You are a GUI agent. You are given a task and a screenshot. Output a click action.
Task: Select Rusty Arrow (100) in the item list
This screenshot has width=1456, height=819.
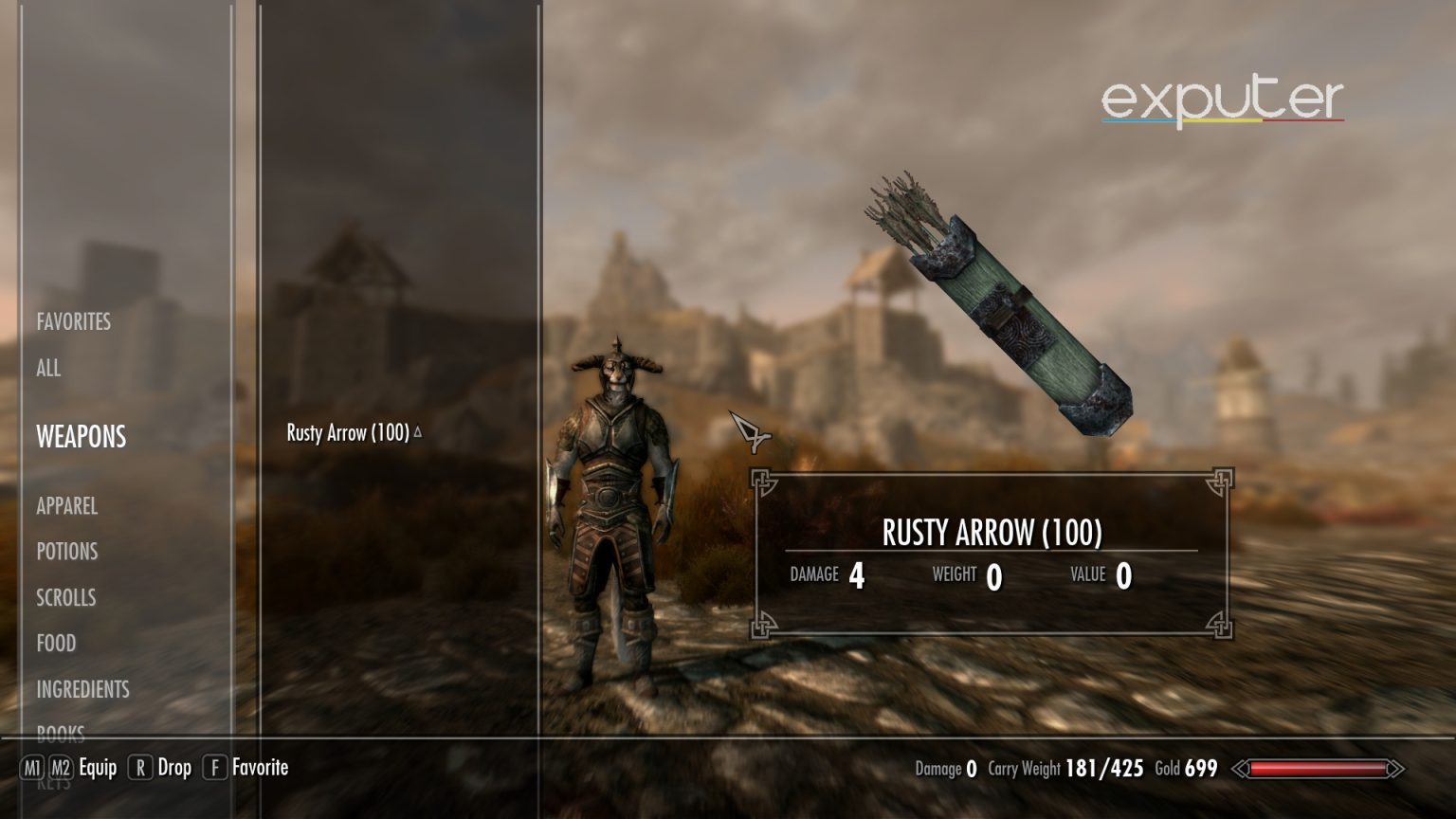[x=347, y=432]
